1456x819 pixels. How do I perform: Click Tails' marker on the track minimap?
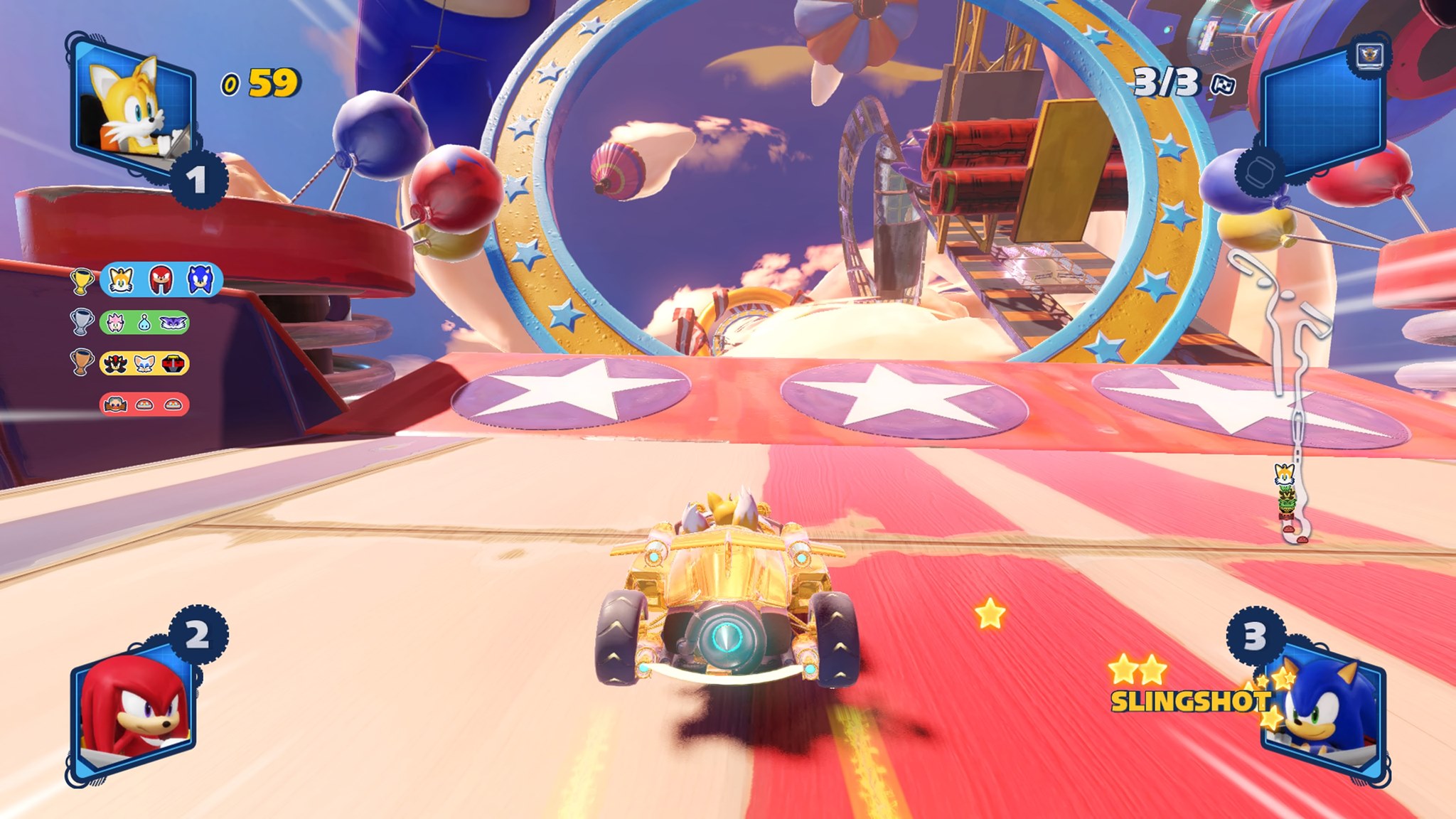1284,473
